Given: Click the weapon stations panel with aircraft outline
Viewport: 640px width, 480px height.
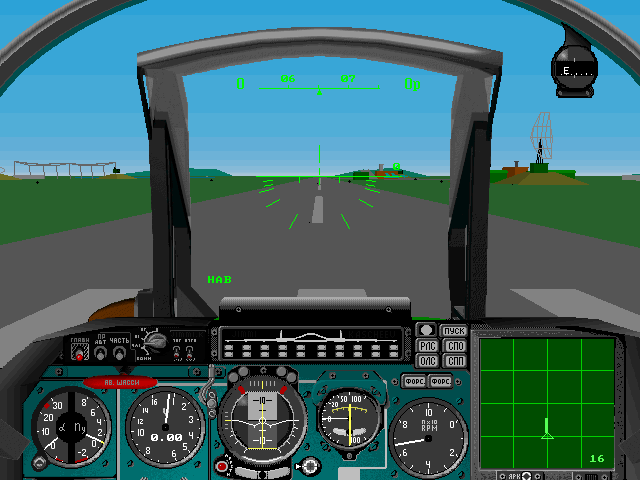Looking at the screenshot, I should click(312, 342).
